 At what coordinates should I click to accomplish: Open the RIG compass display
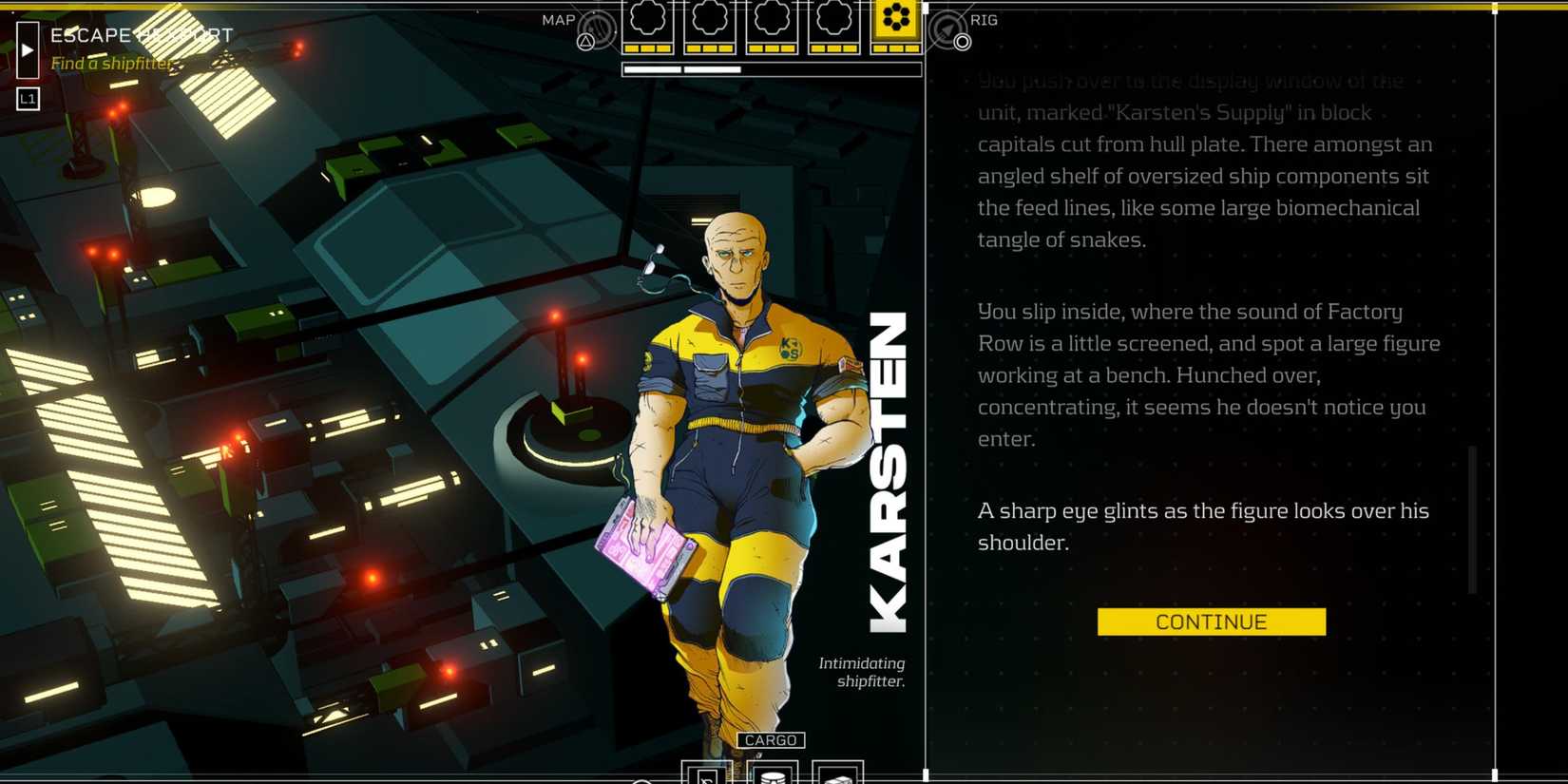point(984,20)
